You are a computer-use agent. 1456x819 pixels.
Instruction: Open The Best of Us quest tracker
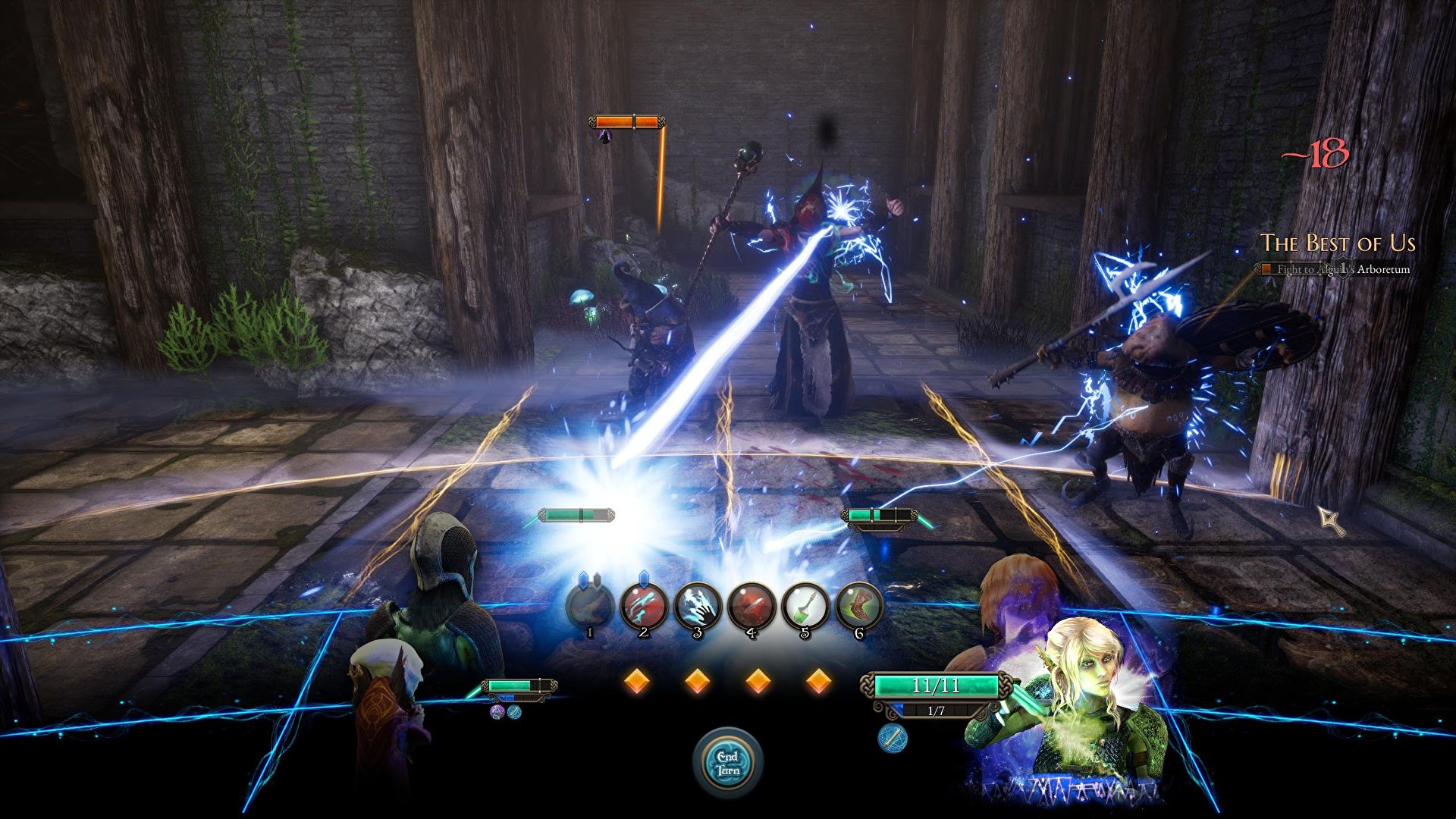point(1338,243)
